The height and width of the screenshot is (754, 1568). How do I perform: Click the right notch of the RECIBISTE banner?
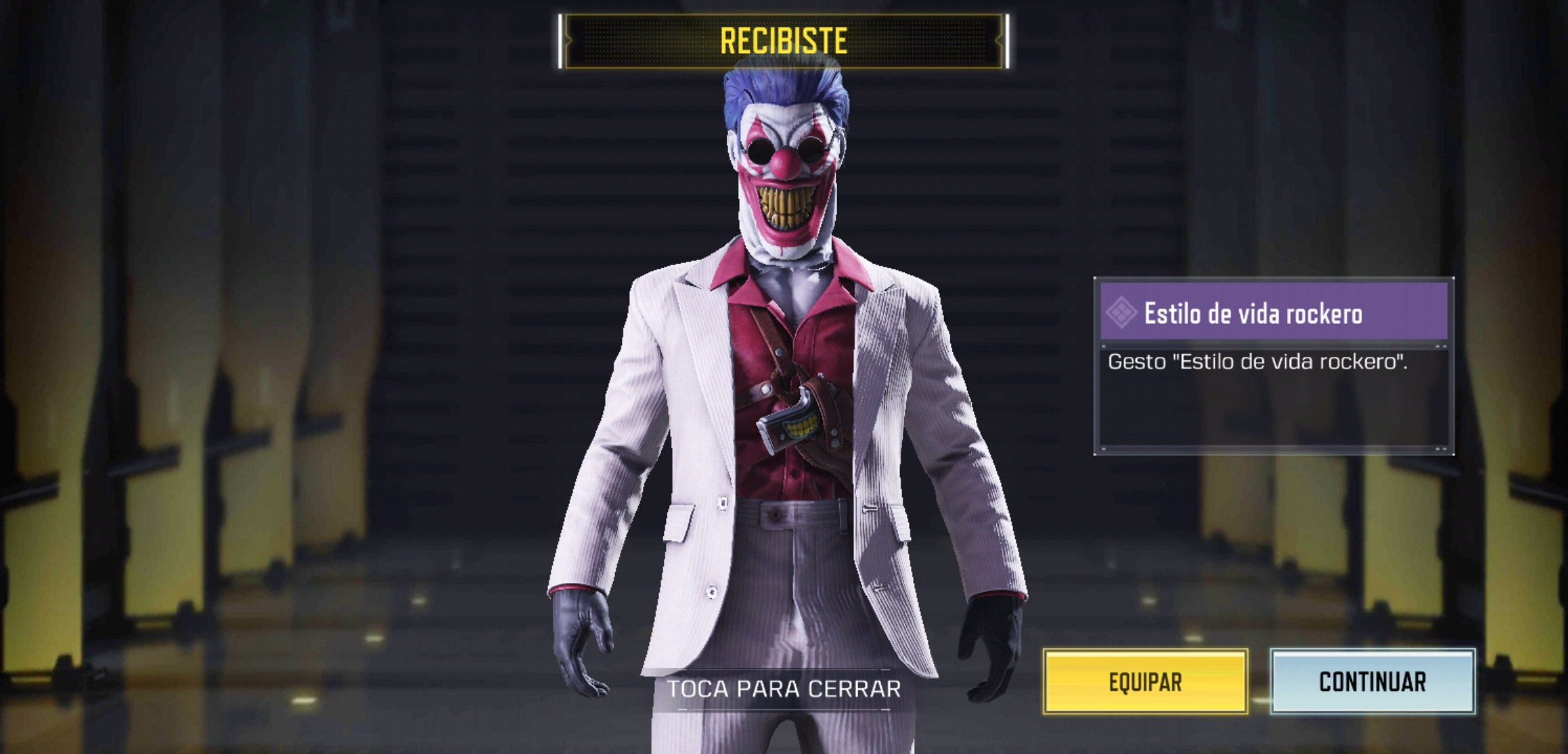pos(1008,42)
